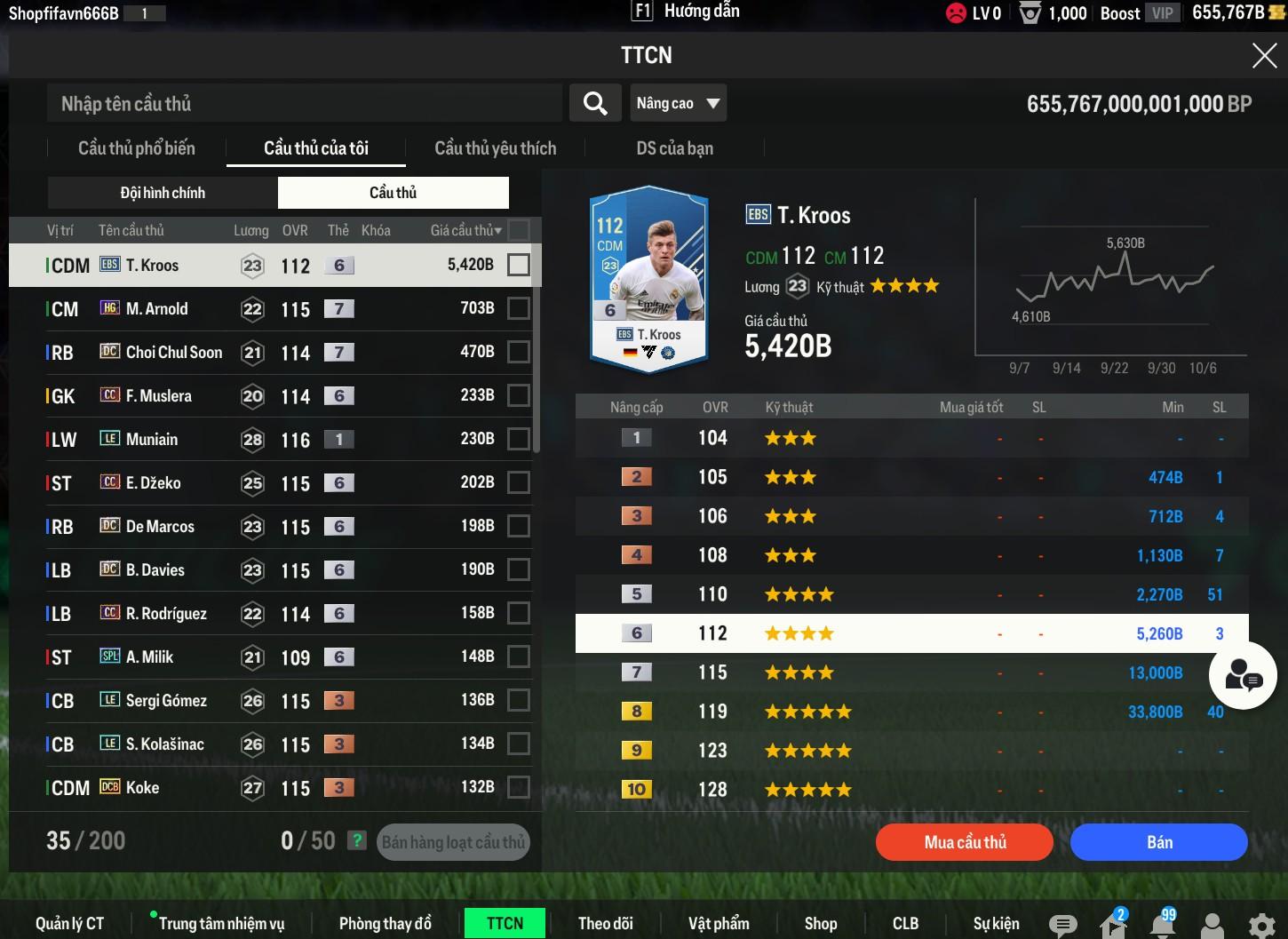
Task: Click the magnifying glass search button
Action: pos(595,104)
